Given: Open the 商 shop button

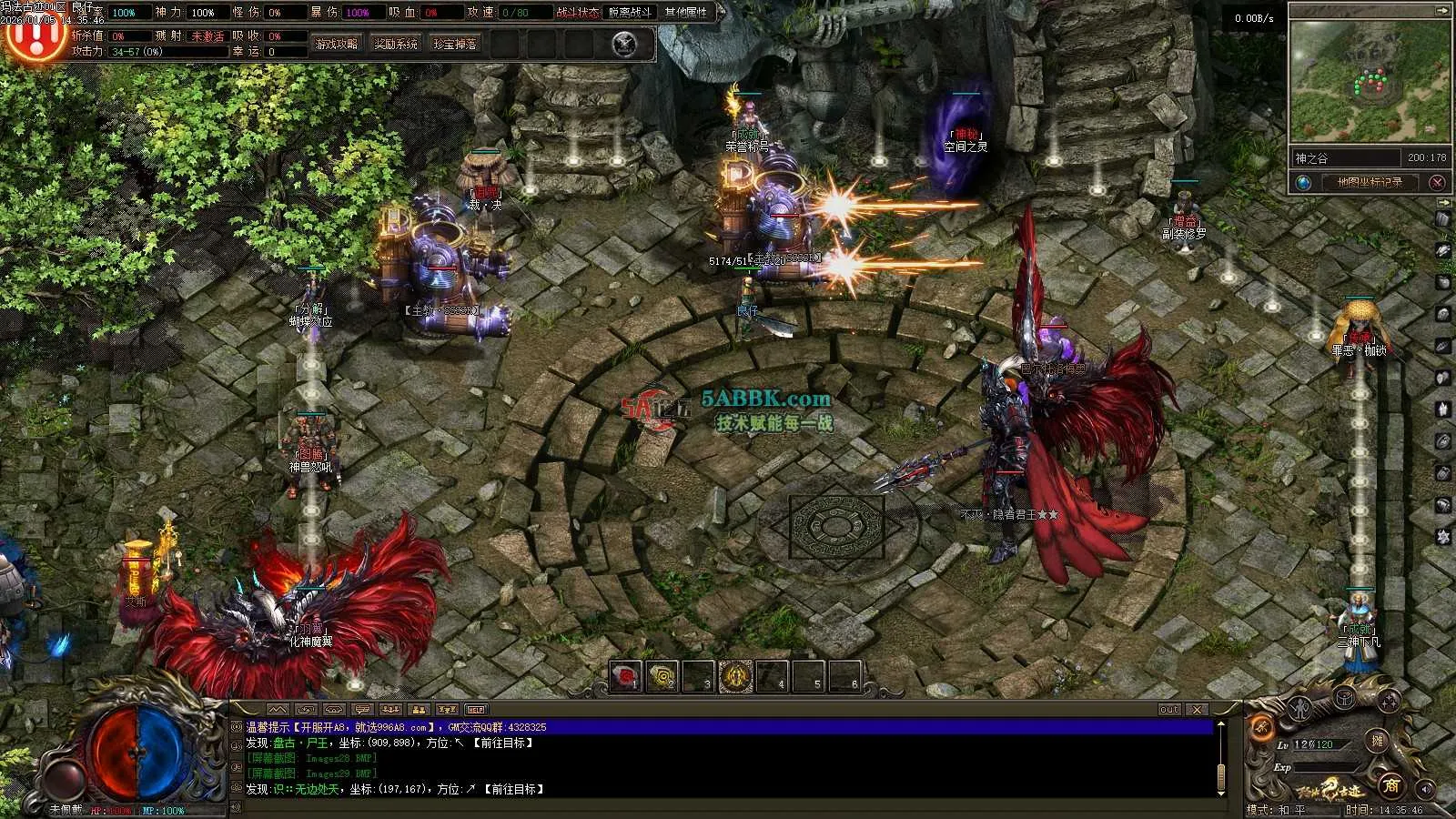Looking at the screenshot, I should click(1390, 784).
